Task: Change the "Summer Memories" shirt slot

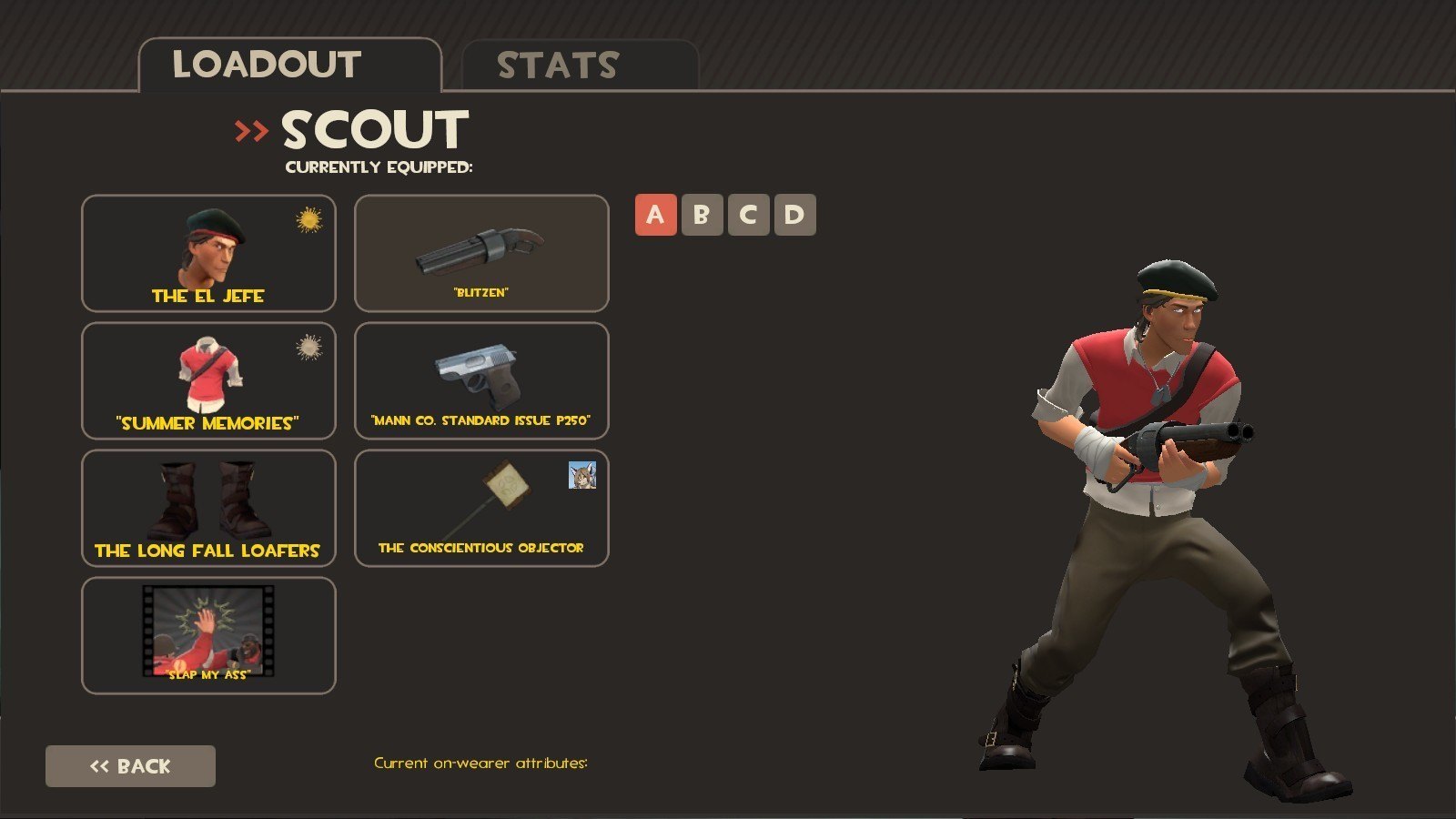Action: click(208, 380)
